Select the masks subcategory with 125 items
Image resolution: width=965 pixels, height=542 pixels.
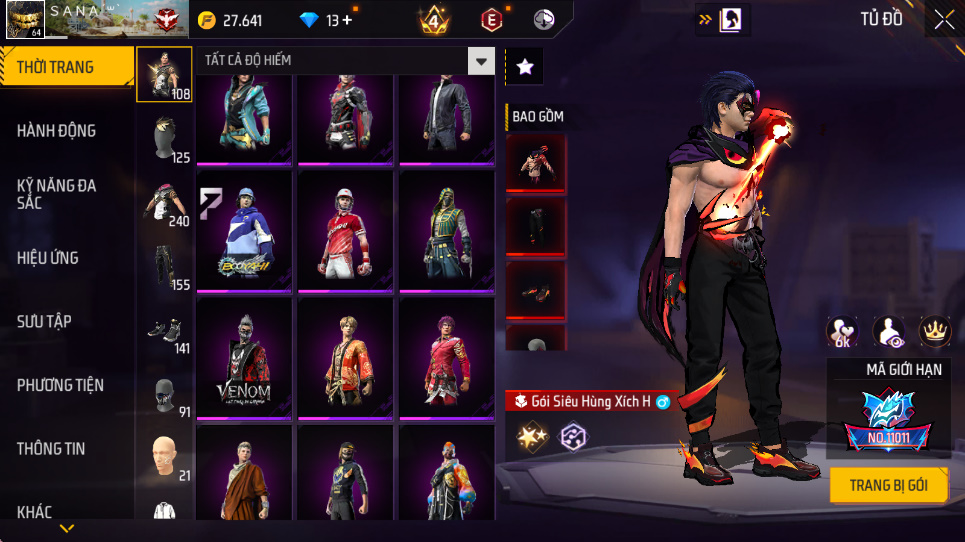click(x=164, y=138)
